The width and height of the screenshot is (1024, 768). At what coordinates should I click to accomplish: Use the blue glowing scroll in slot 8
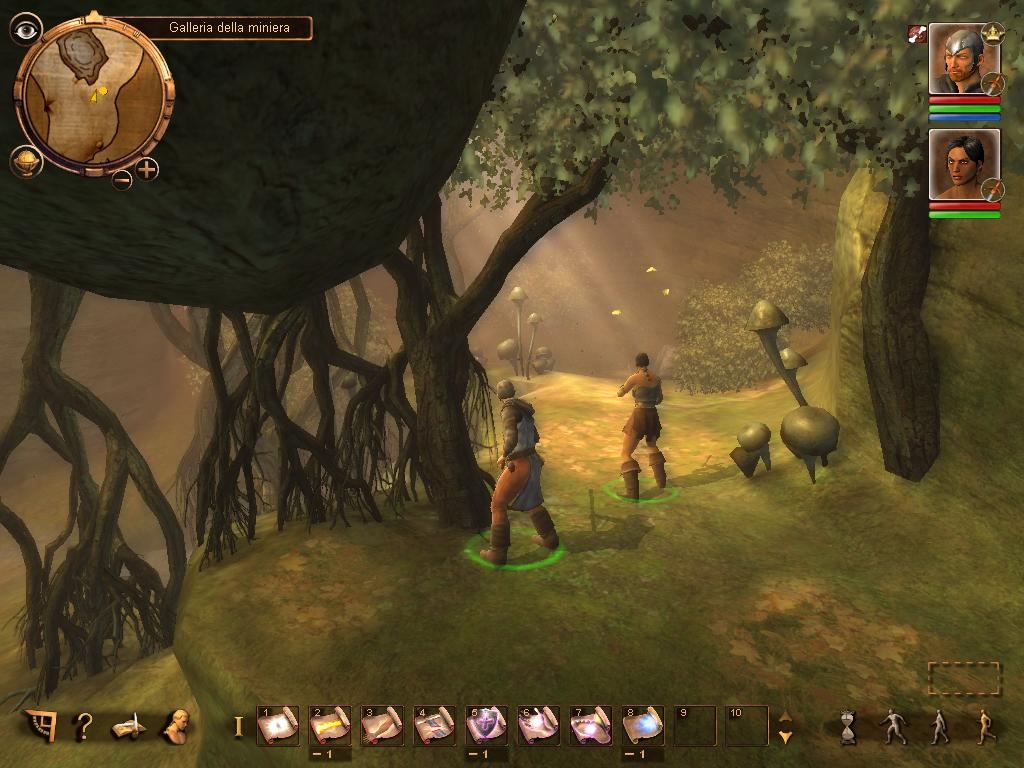click(x=642, y=725)
